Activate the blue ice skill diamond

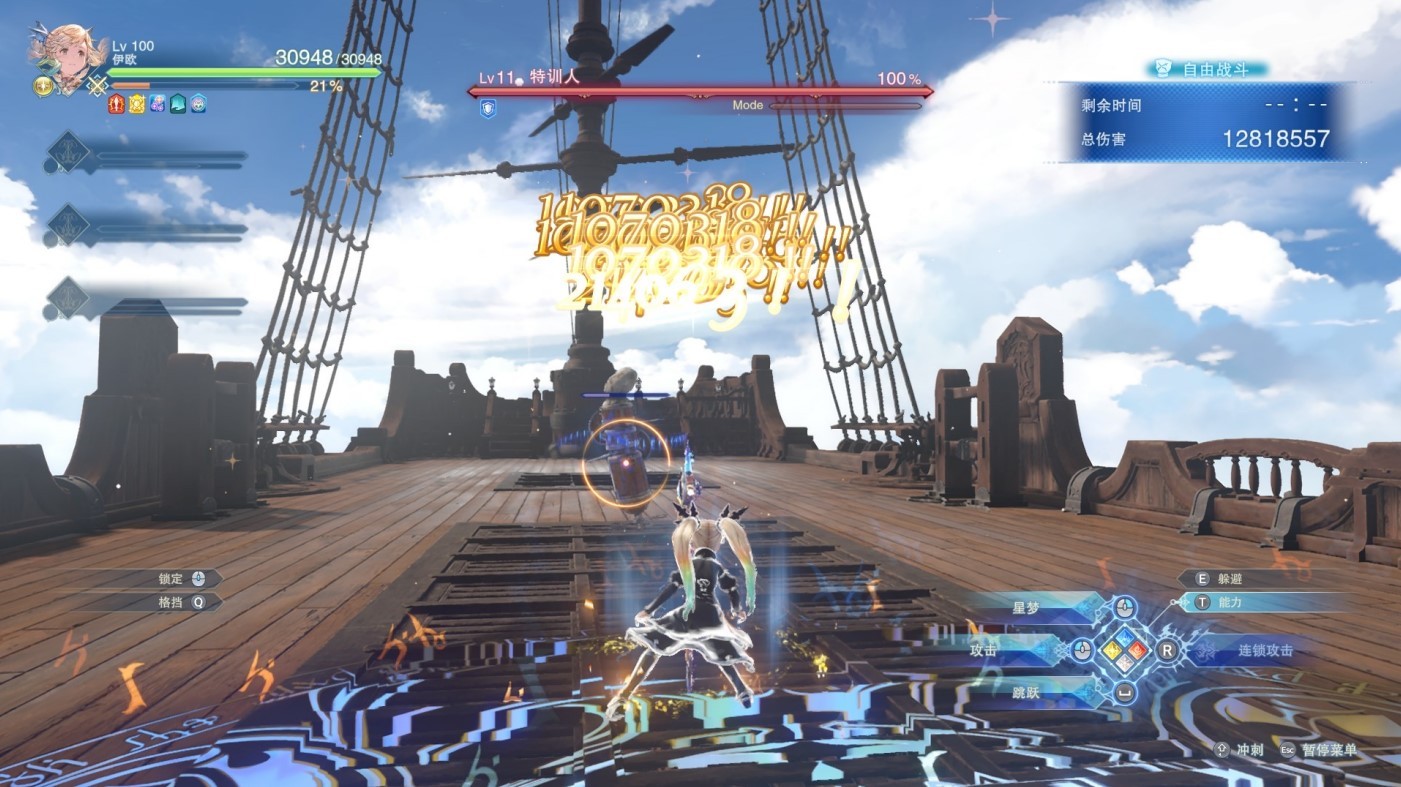1125,637
